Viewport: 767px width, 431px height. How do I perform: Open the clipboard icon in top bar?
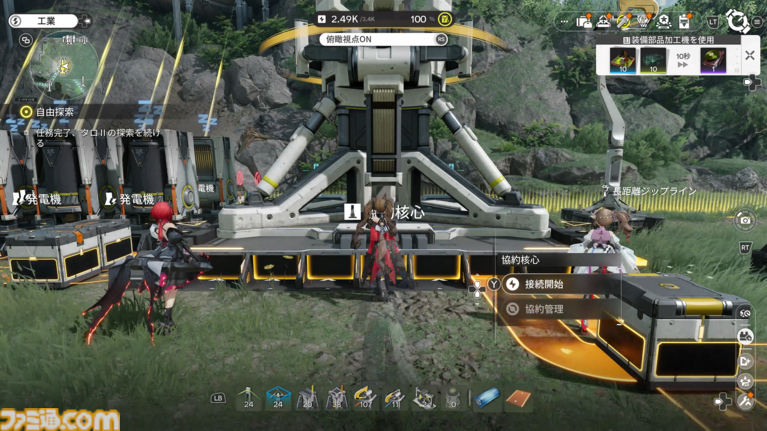click(x=684, y=21)
